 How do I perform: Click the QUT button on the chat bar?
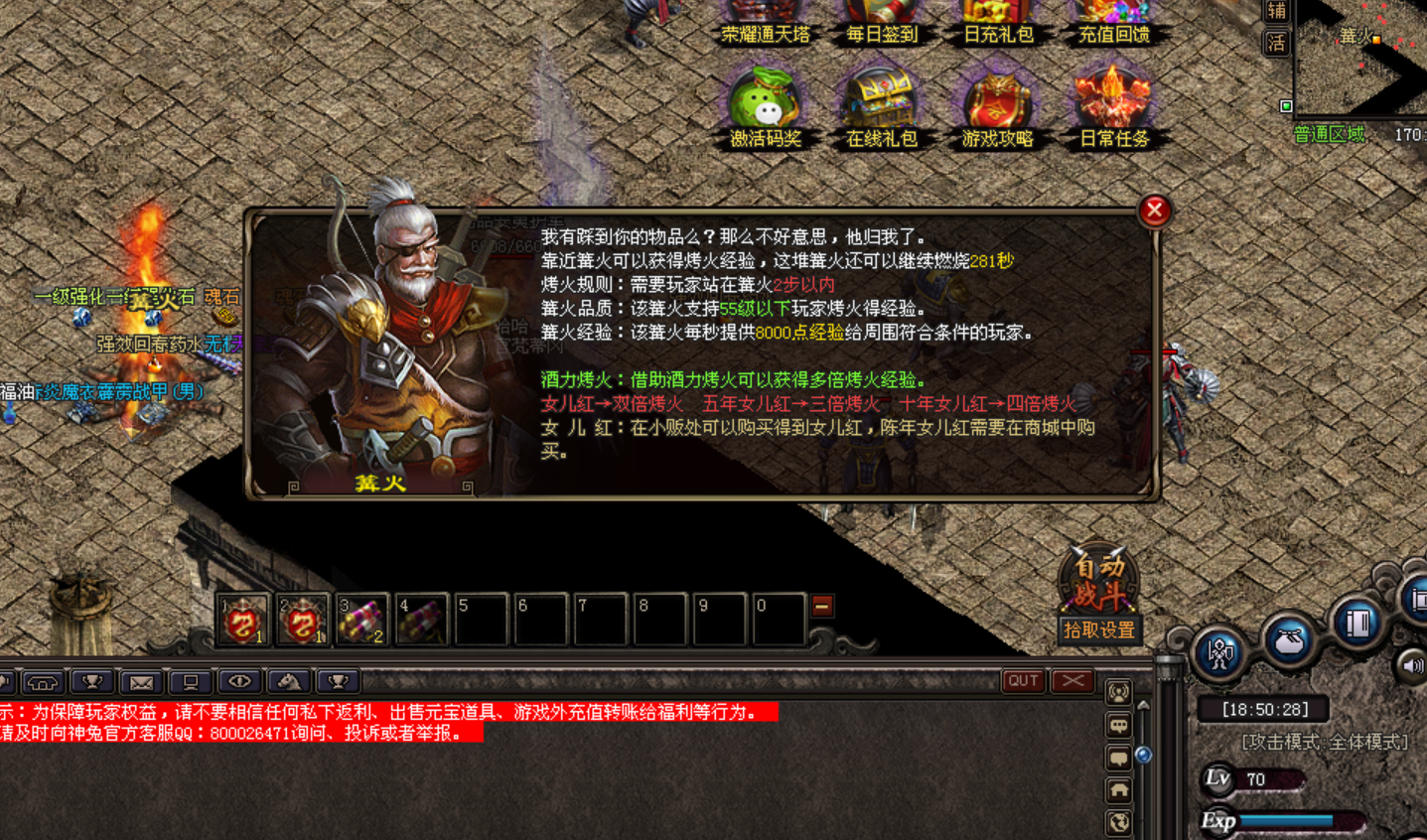click(x=1023, y=681)
